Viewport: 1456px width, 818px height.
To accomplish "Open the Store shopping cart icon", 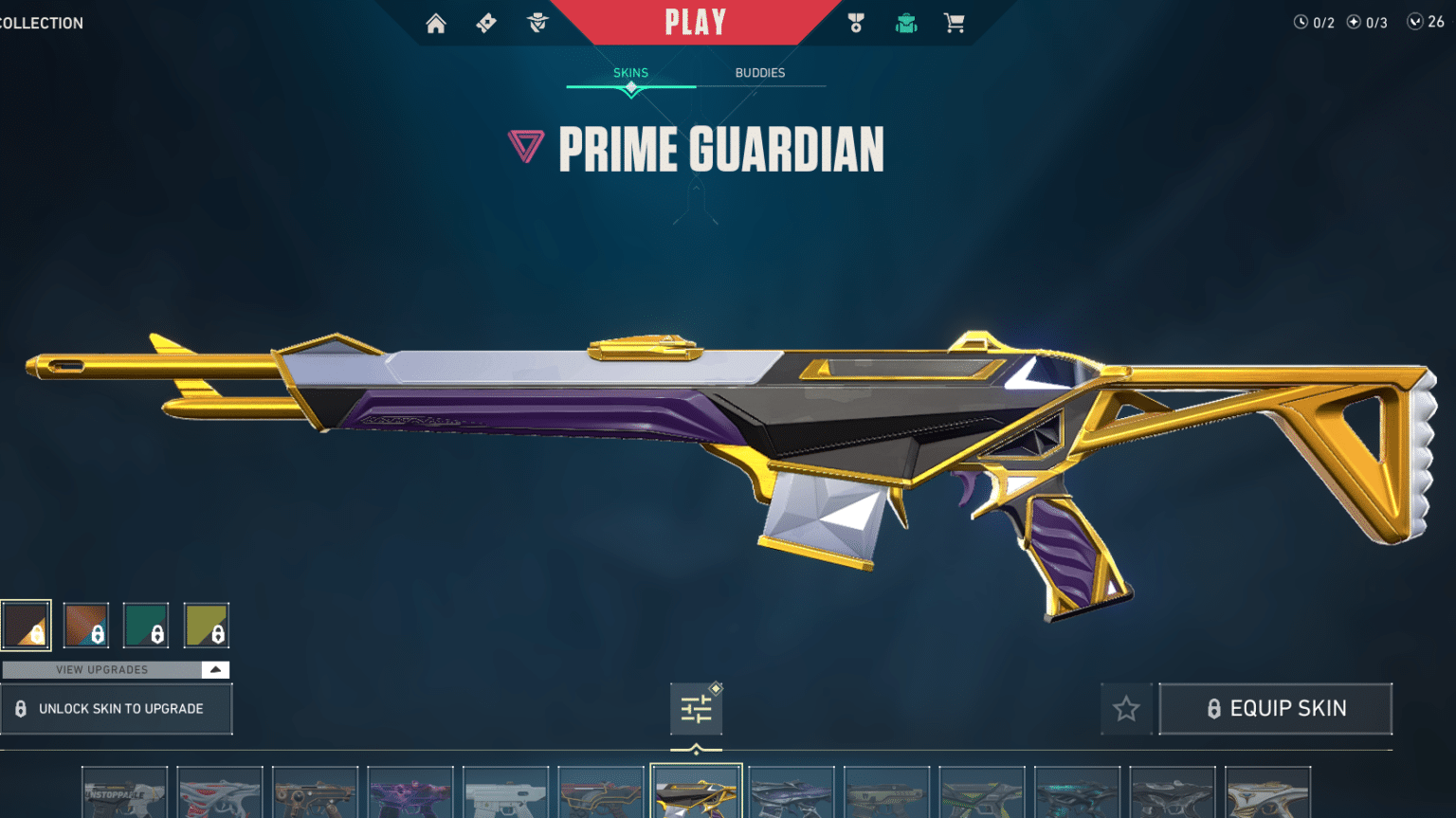I will click(x=955, y=23).
